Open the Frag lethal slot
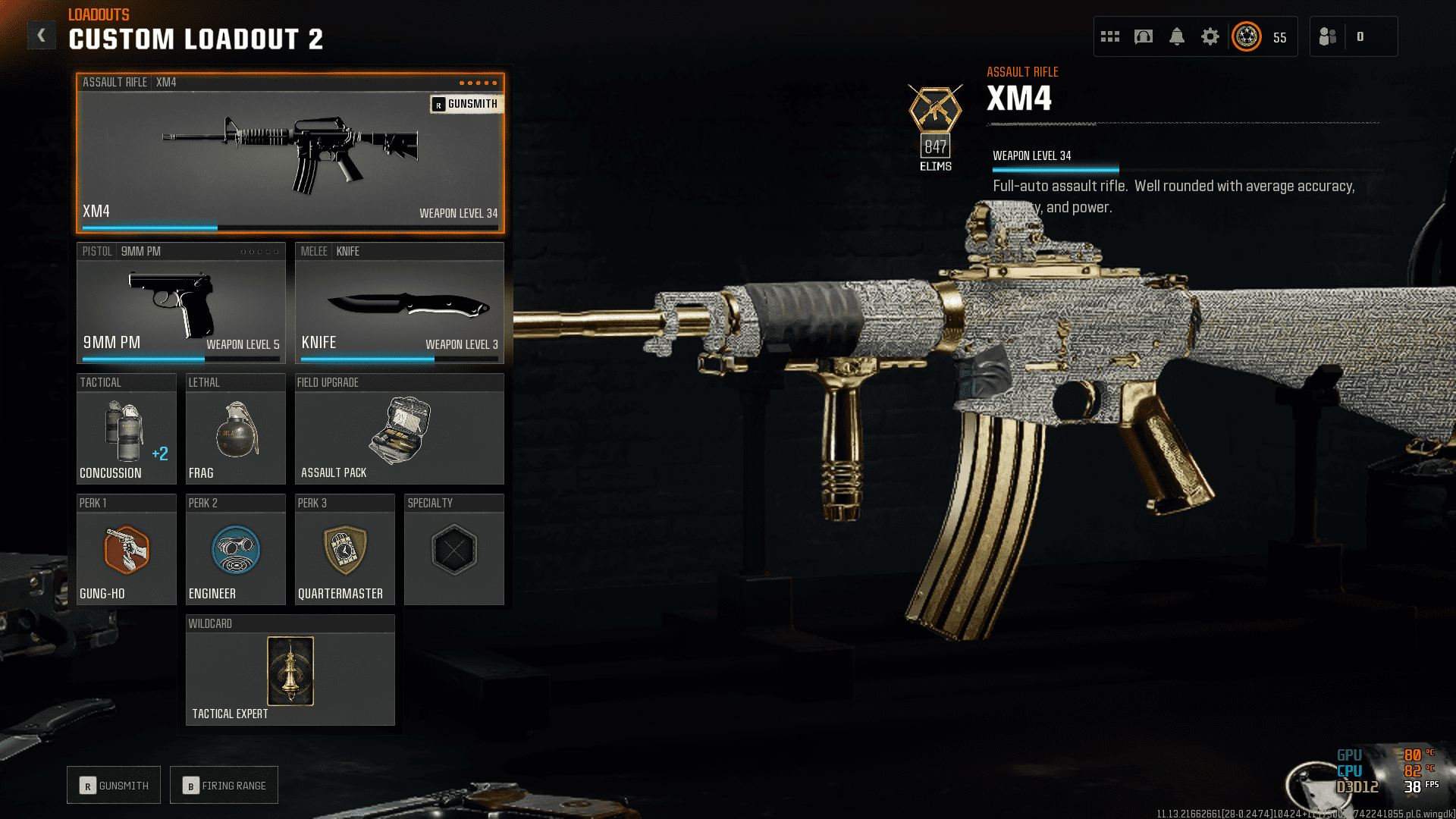Screen dimensions: 1456x819 point(235,429)
